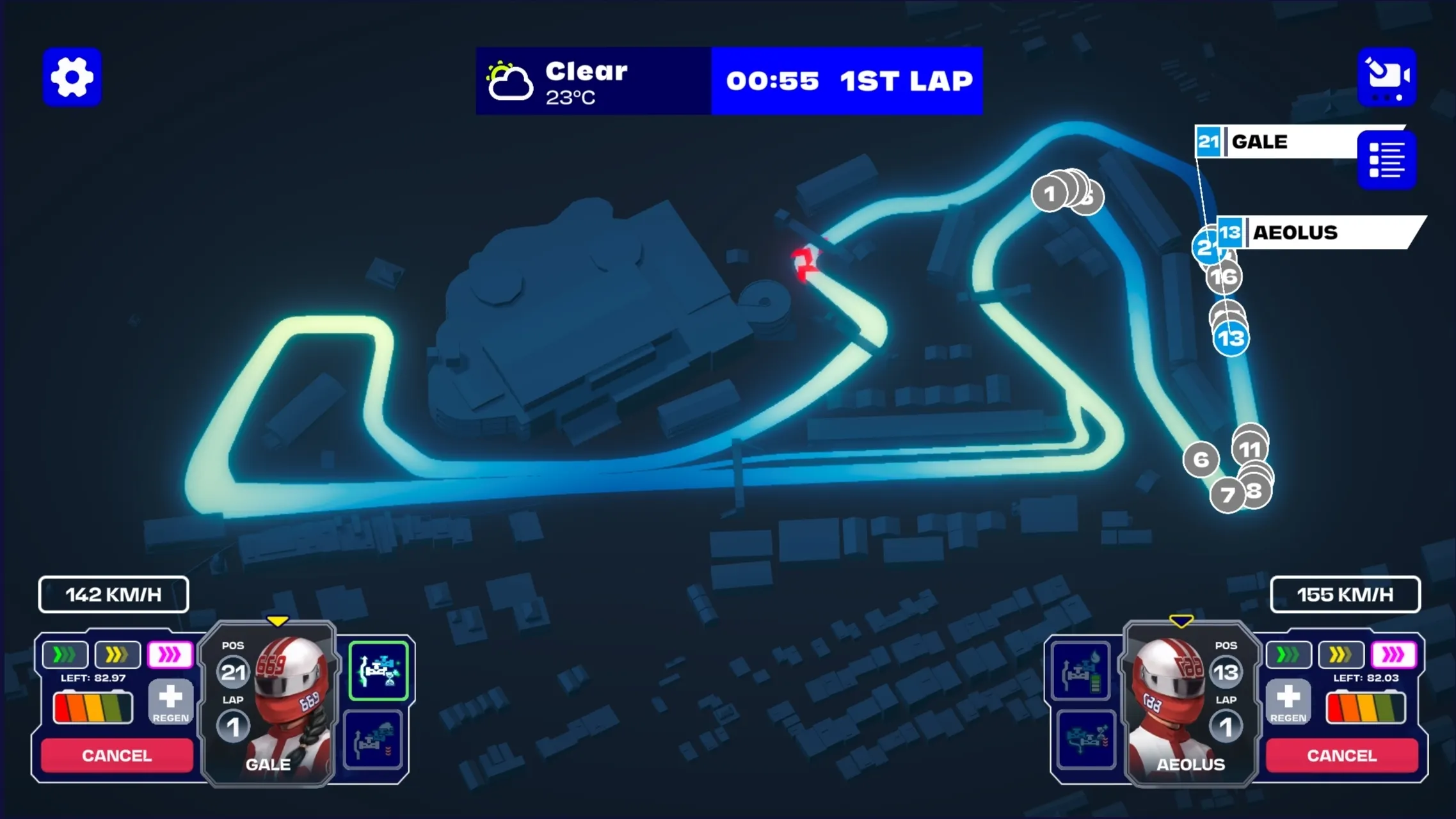Use Aeolus's flame and battery ability
The image size is (1456, 819).
(1081, 671)
